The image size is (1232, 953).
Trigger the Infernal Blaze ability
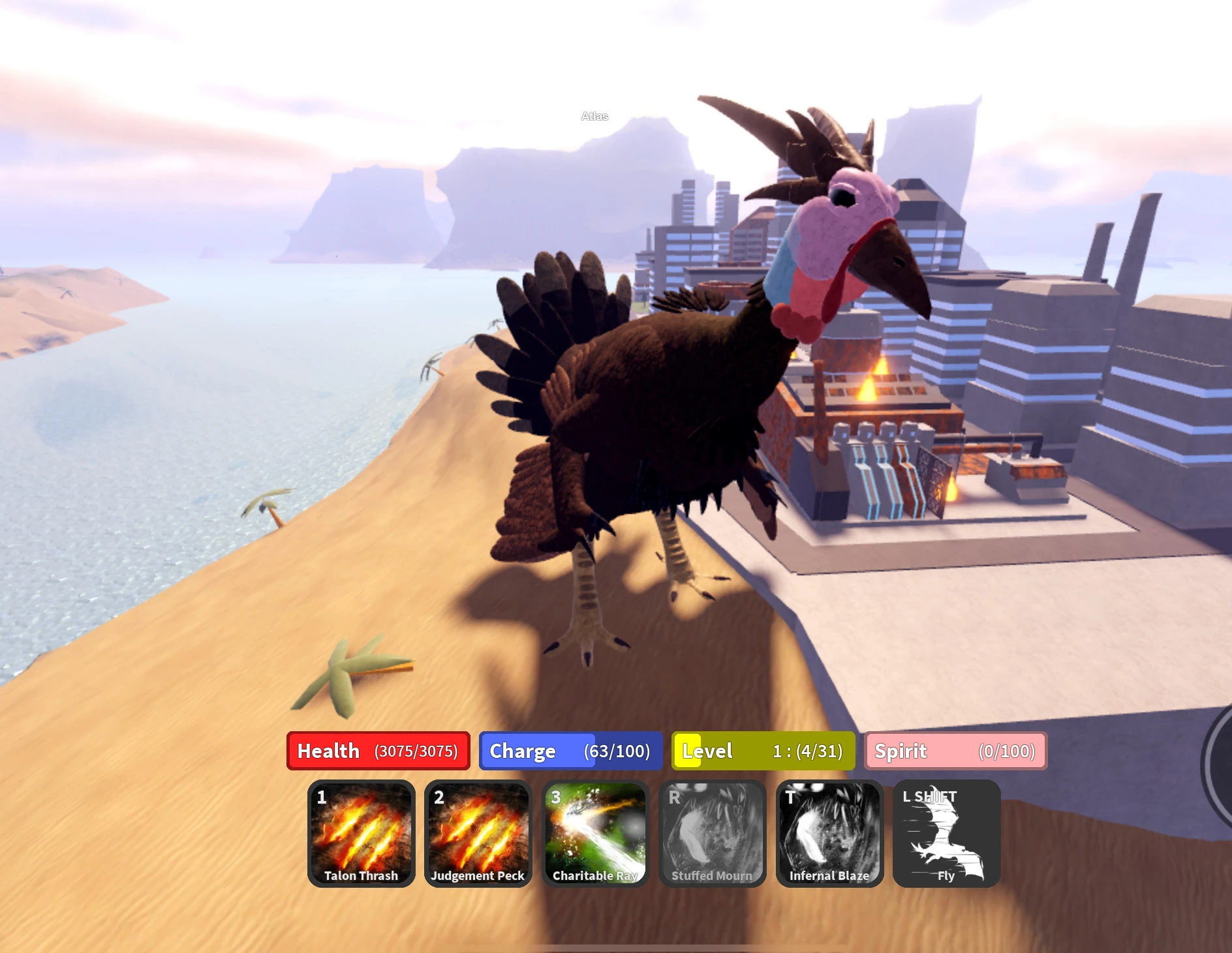pyautogui.click(x=829, y=835)
